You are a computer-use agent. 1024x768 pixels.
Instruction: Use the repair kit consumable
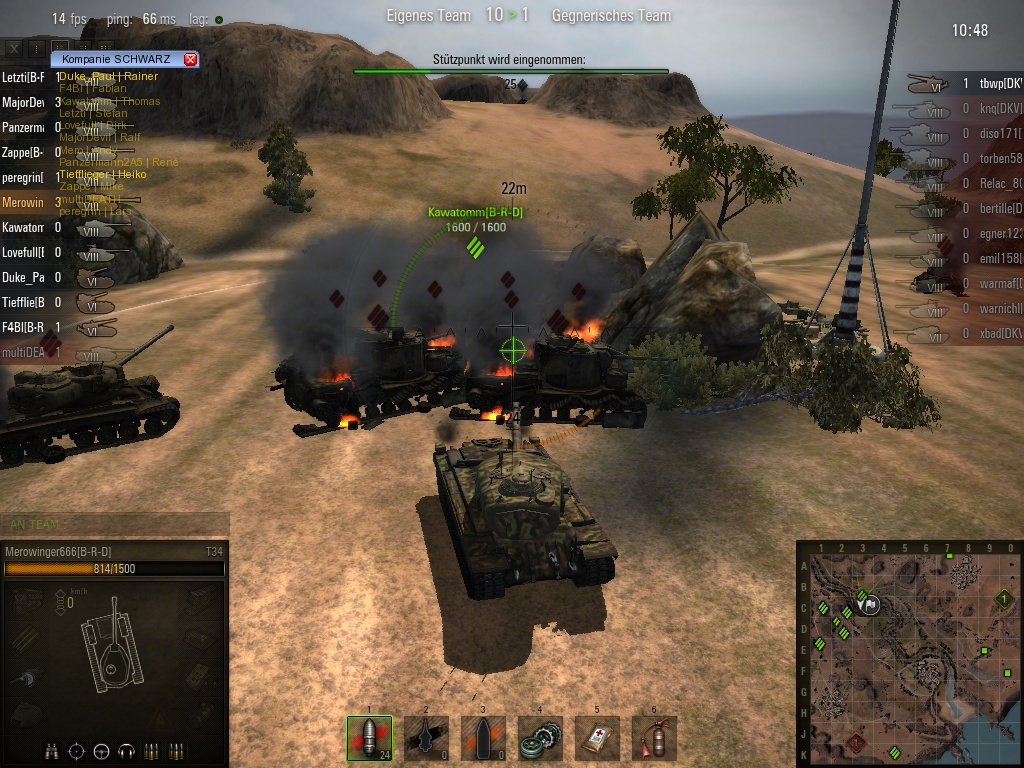pos(540,738)
